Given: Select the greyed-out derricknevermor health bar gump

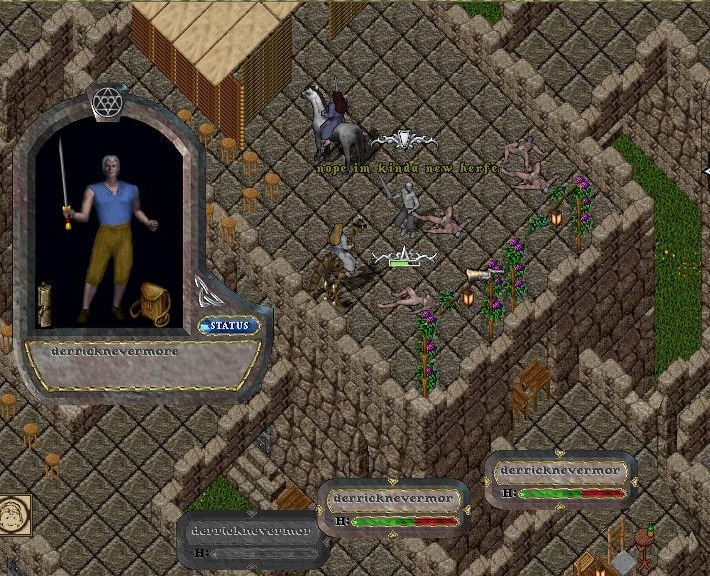Looking at the screenshot, I should [x=255, y=540].
